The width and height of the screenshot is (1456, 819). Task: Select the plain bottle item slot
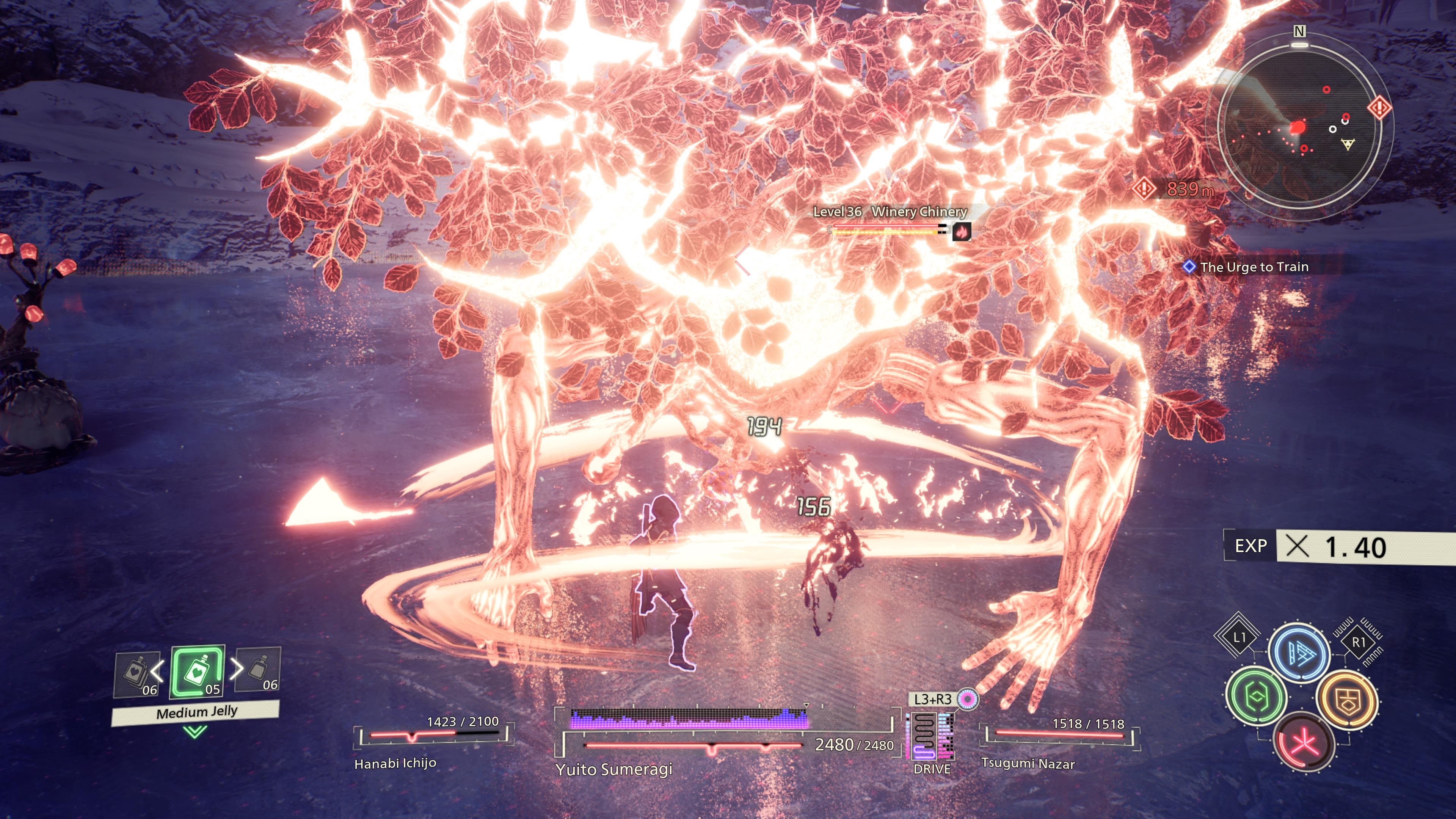coord(259,669)
